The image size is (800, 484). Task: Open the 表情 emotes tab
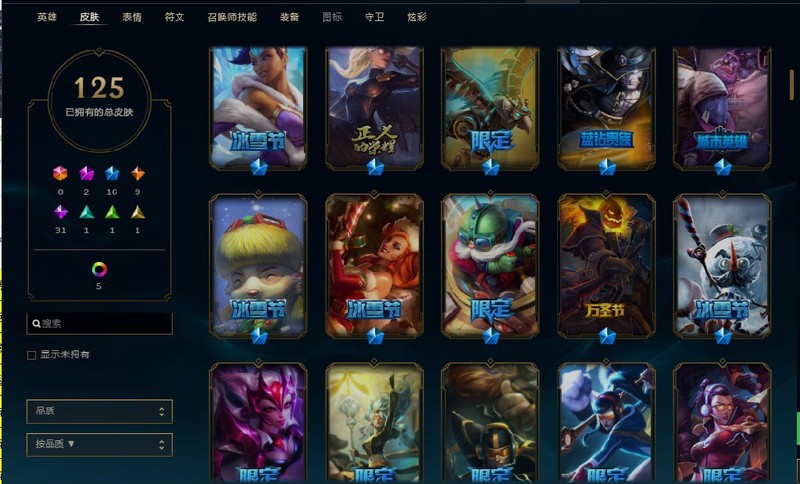point(132,17)
